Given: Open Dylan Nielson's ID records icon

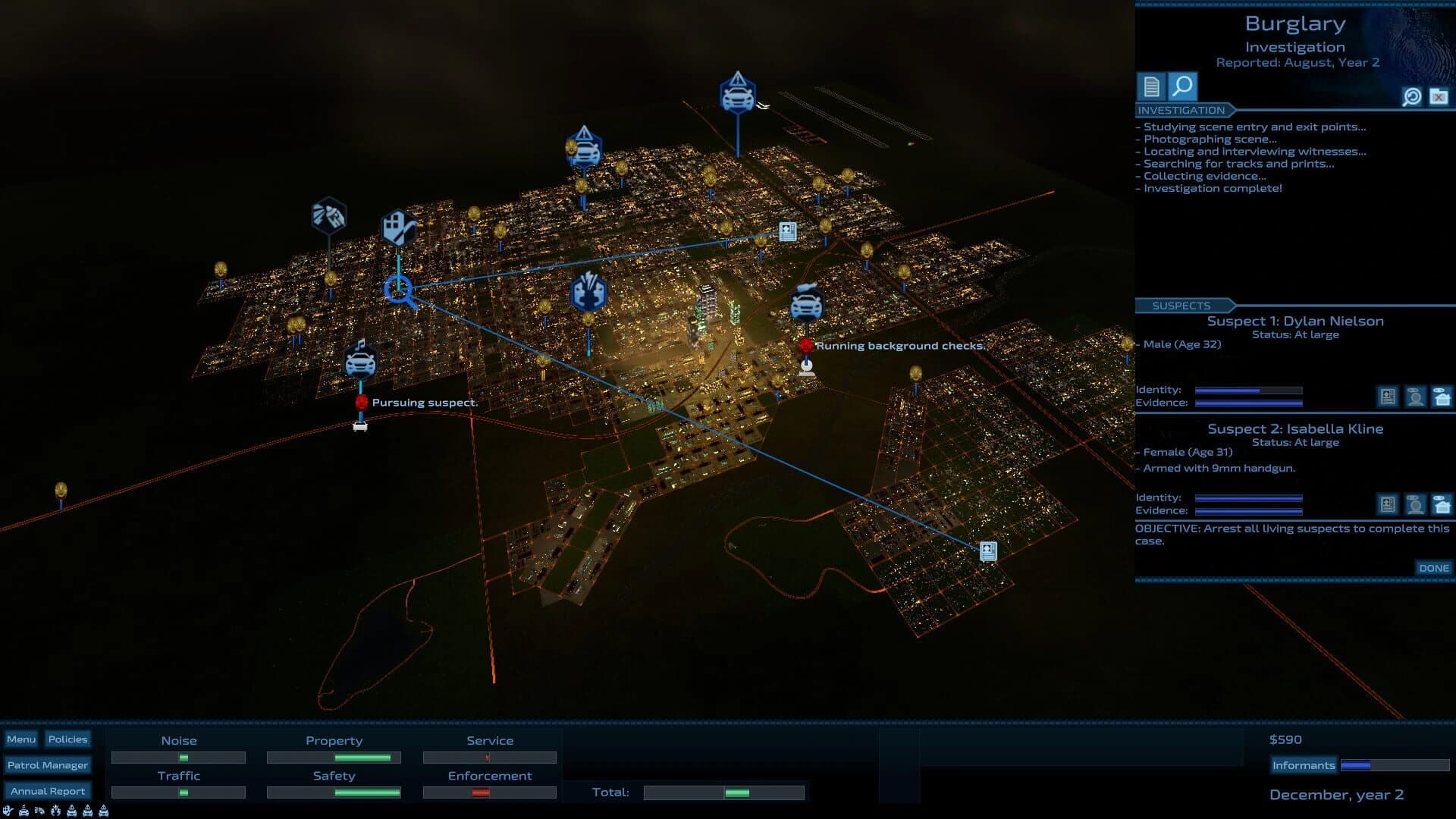Looking at the screenshot, I should [1388, 397].
